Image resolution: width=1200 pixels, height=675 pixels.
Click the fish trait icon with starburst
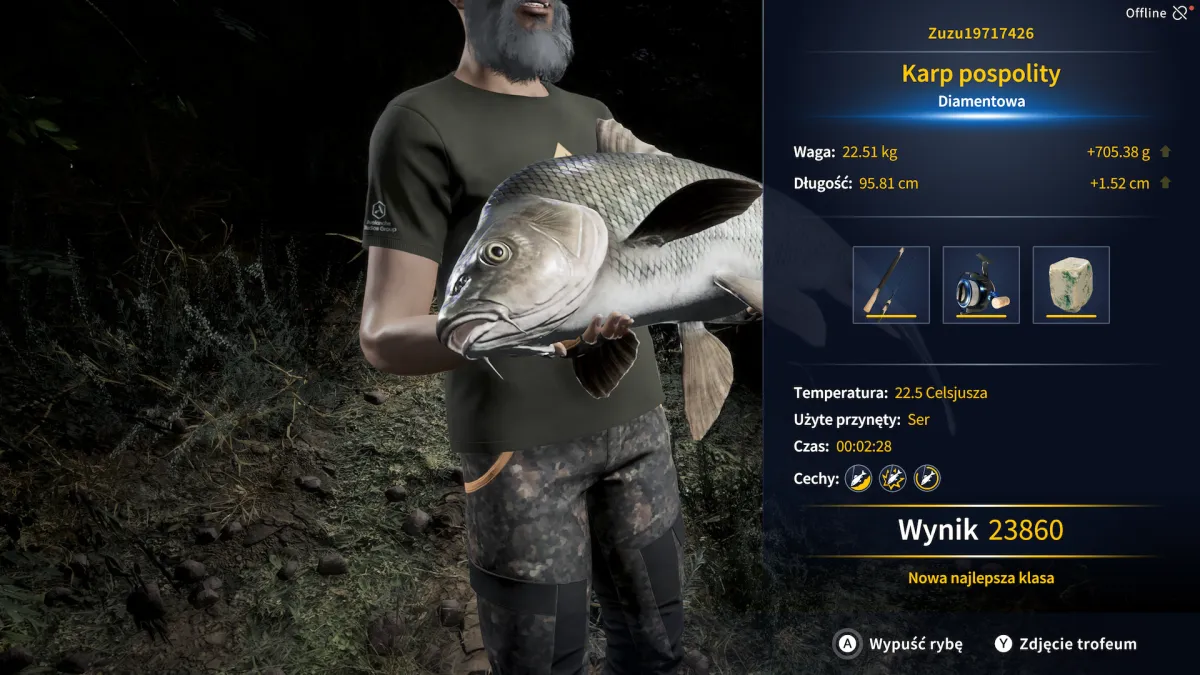892,478
